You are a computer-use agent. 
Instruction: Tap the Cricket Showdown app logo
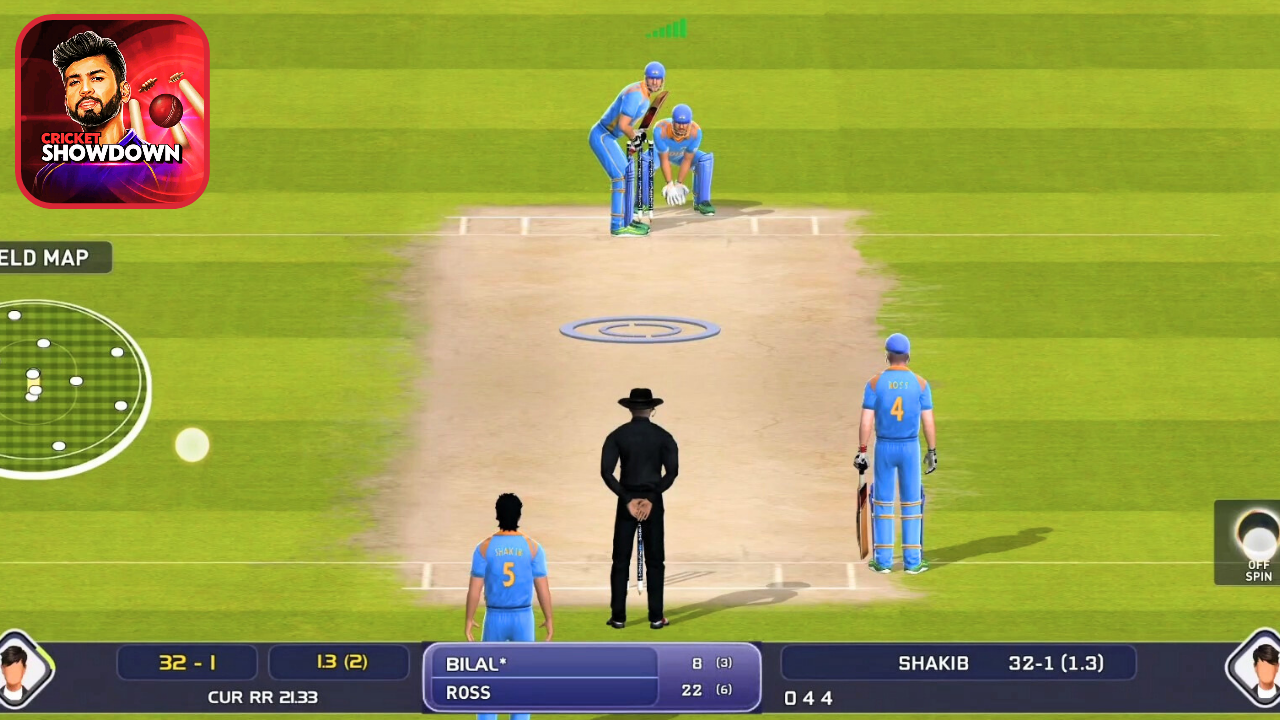(x=112, y=110)
